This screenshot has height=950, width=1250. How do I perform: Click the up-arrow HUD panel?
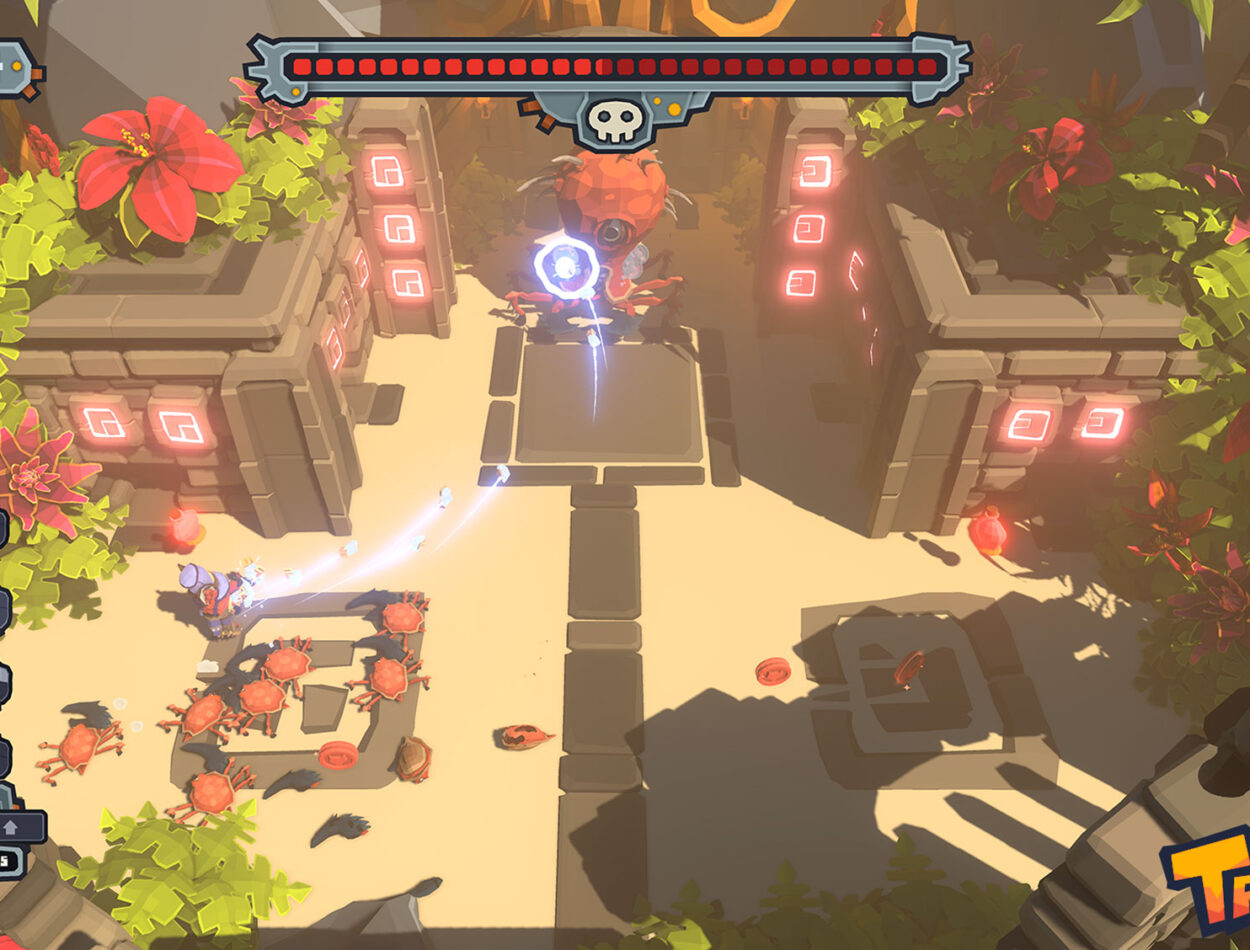coord(18,827)
